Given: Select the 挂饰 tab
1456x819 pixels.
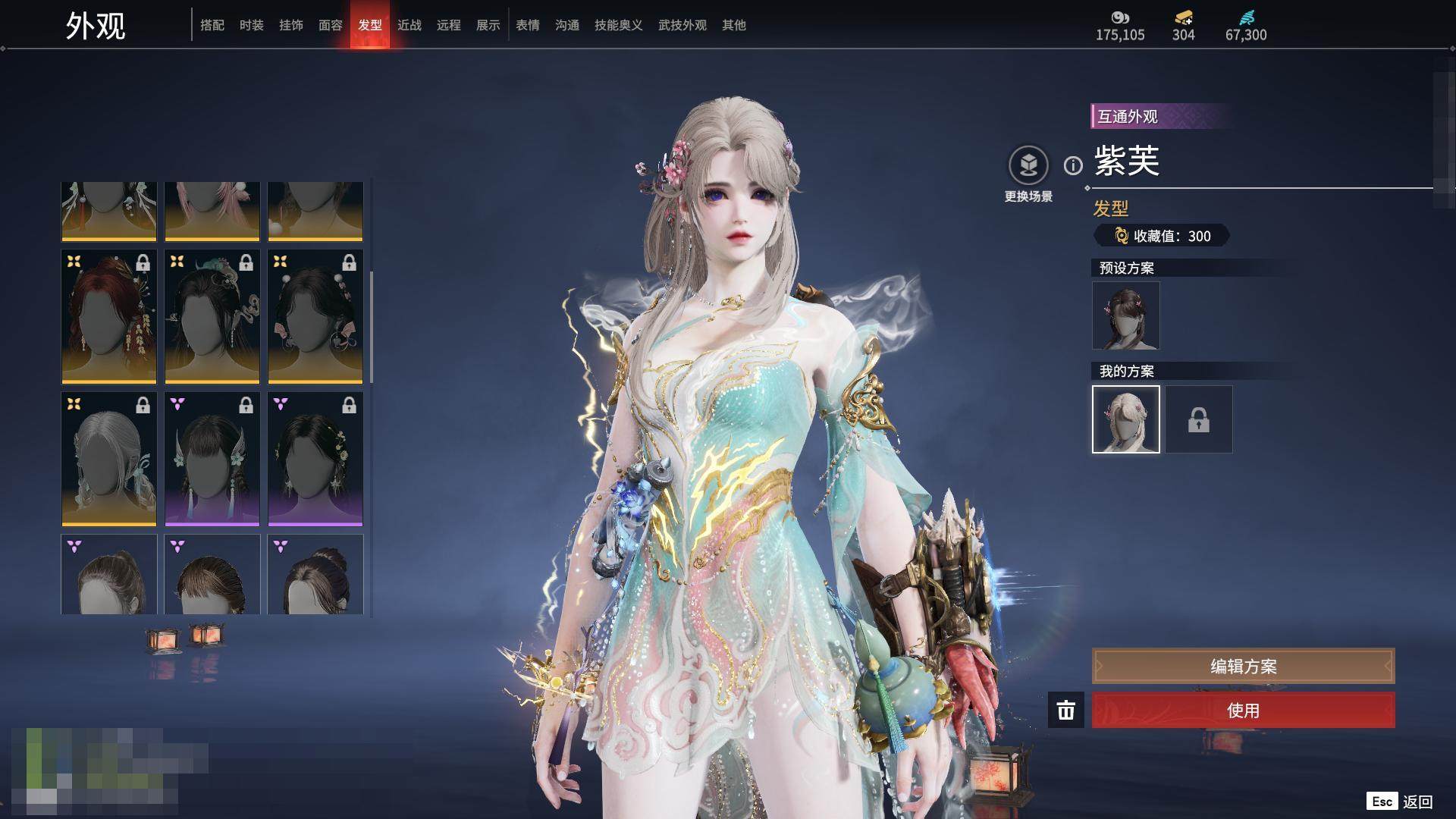Looking at the screenshot, I should (290, 25).
